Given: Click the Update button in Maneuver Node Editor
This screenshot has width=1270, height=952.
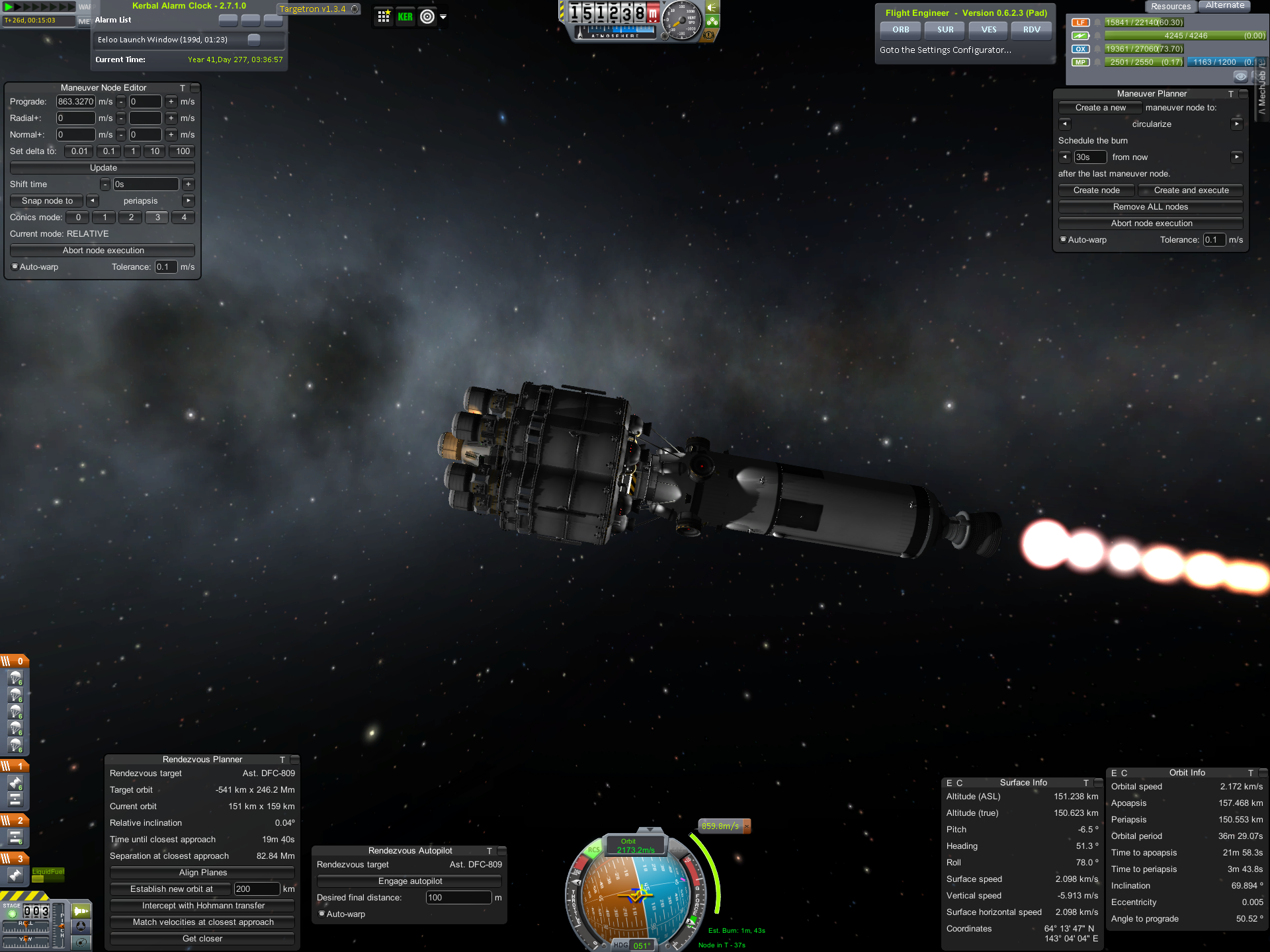Looking at the screenshot, I should (x=103, y=168).
